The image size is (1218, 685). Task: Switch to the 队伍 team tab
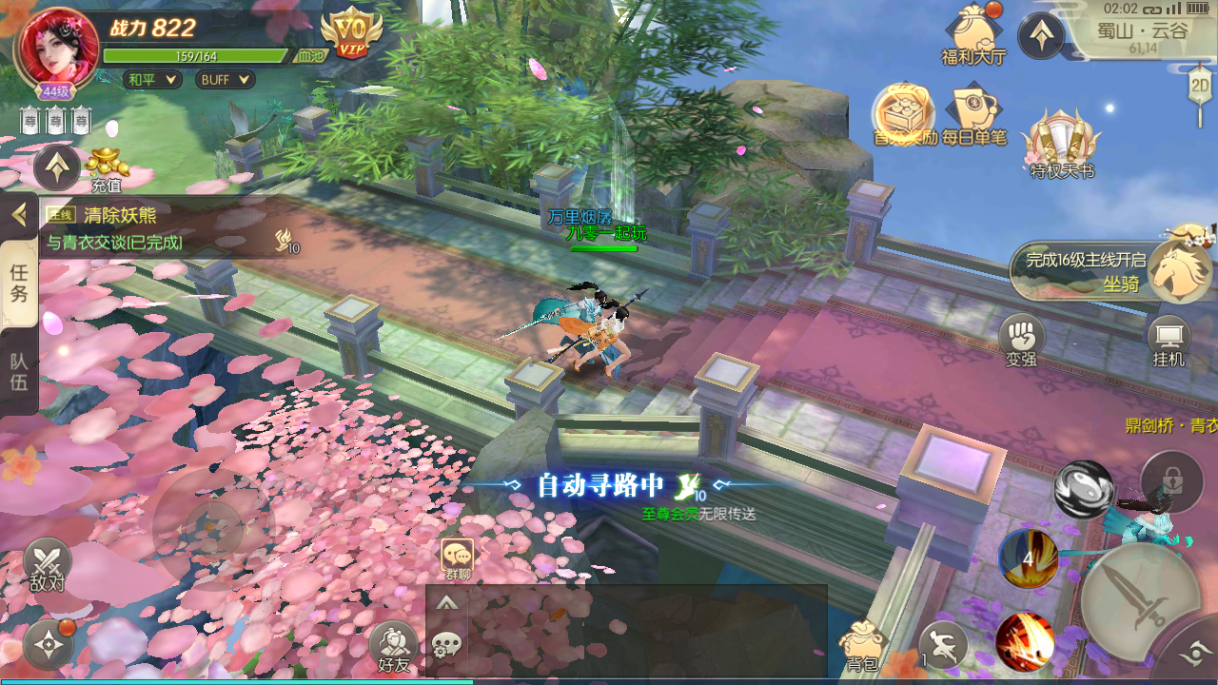[19, 372]
